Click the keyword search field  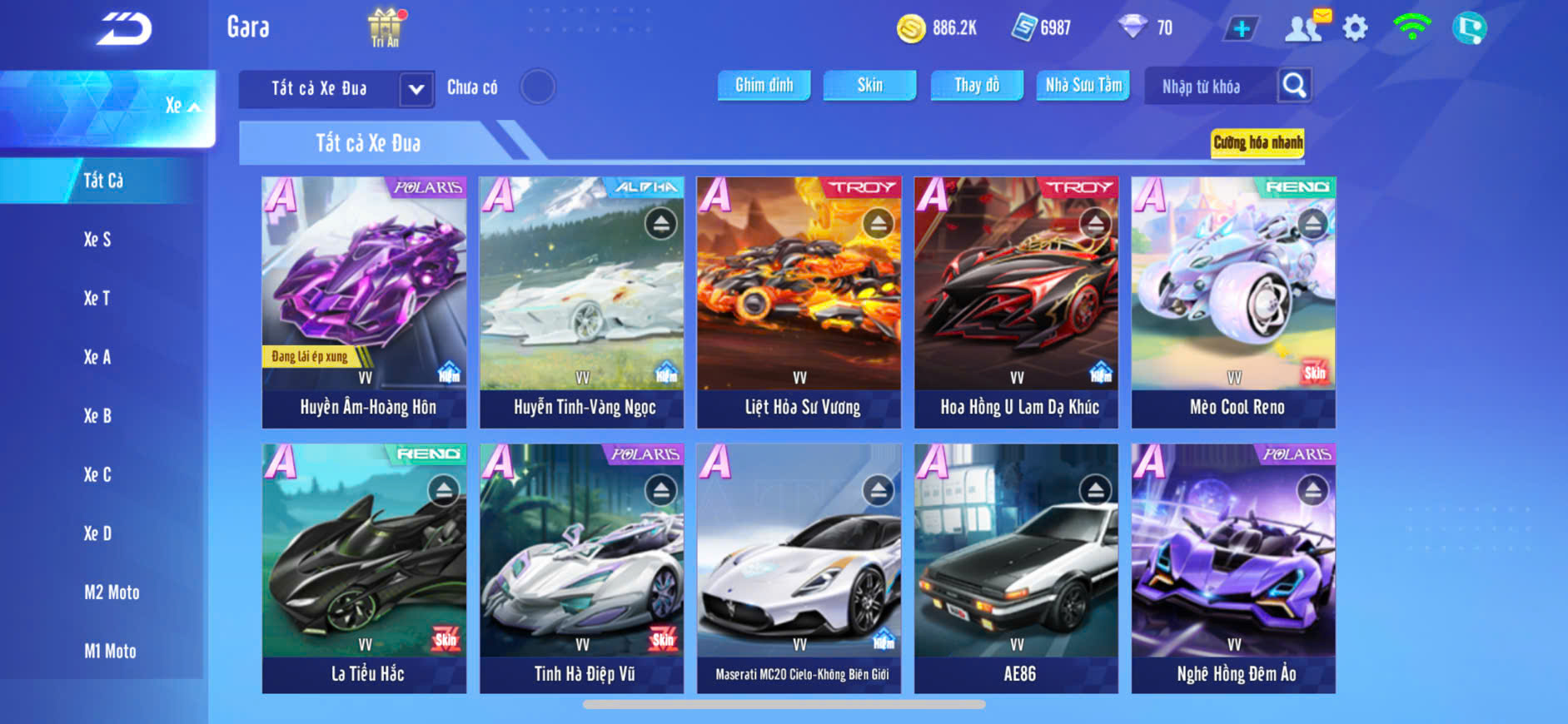pos(1209,87)
